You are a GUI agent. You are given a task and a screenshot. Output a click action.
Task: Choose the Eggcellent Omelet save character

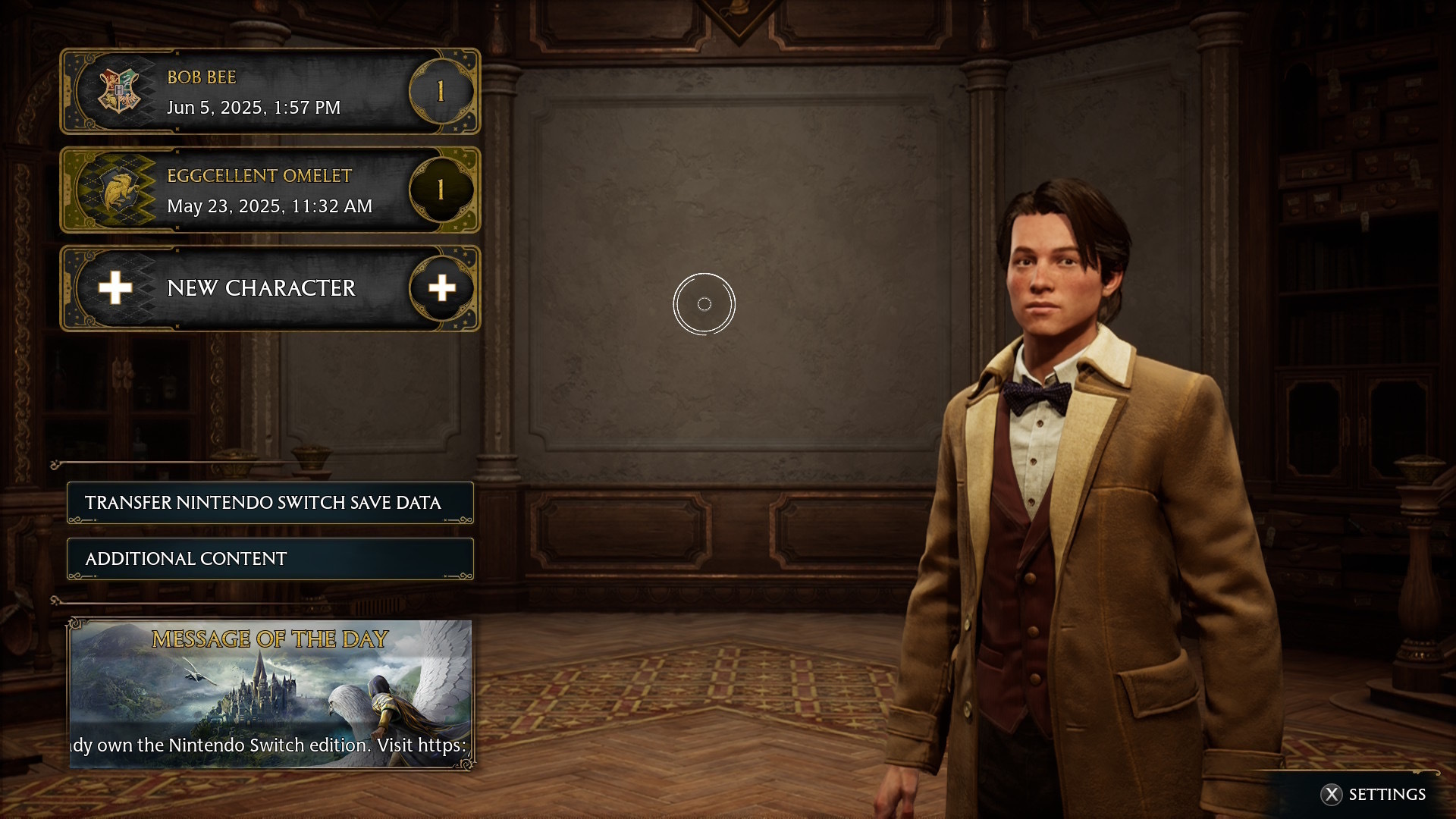point(269,190)
